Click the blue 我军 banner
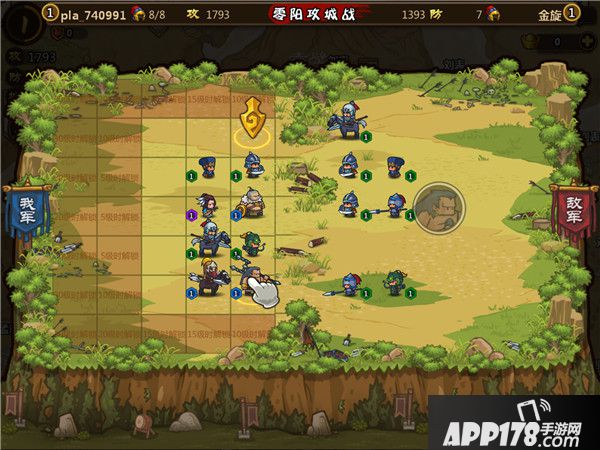Viewport: 600px width, 450px height. pos(24,212)
